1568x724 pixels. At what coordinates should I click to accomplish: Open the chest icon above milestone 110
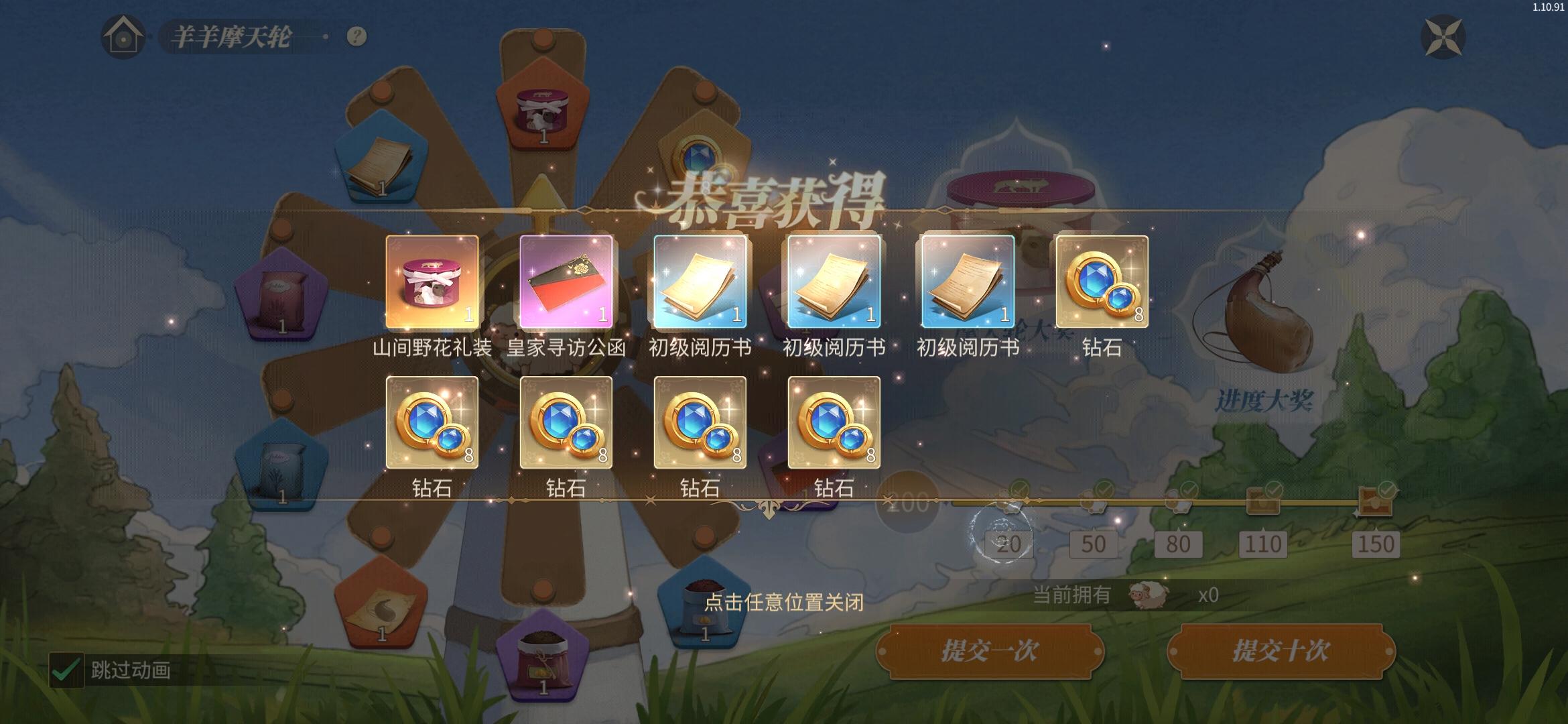tap(1264, 501)
